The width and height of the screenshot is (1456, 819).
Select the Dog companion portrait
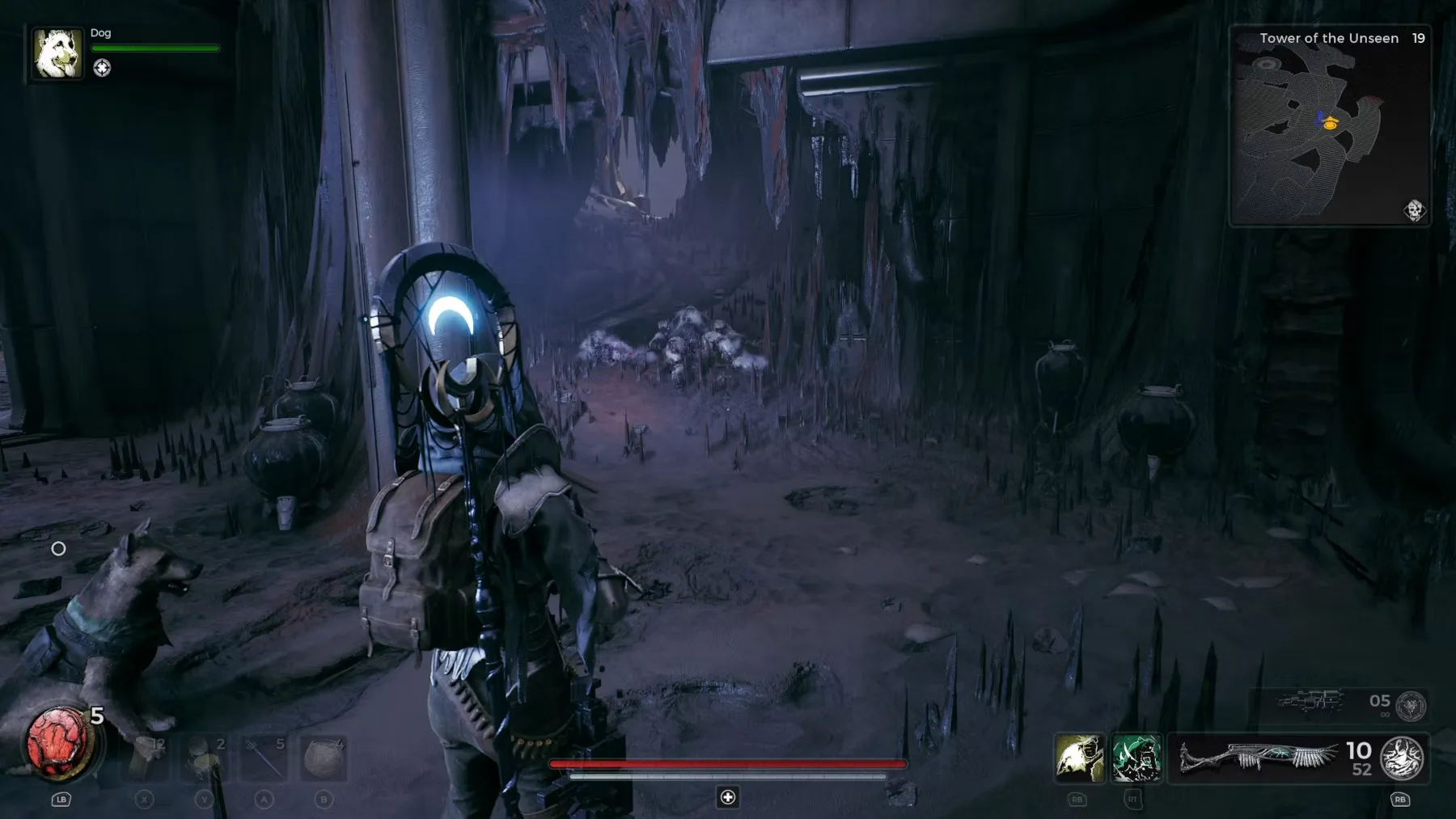(x=57, y=53)
